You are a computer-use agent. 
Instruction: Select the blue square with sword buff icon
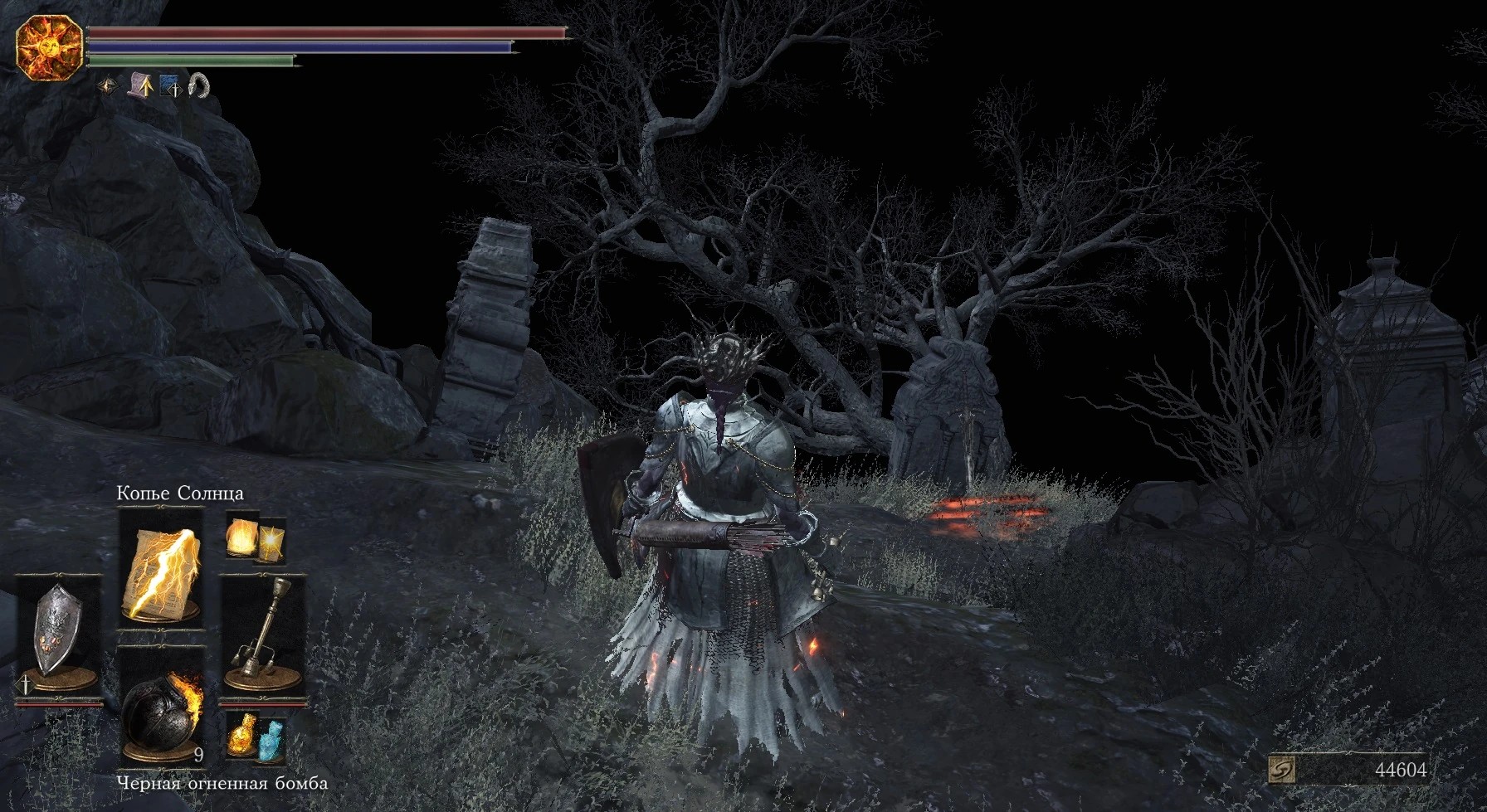pyautogui.click(x=169, y=85)
